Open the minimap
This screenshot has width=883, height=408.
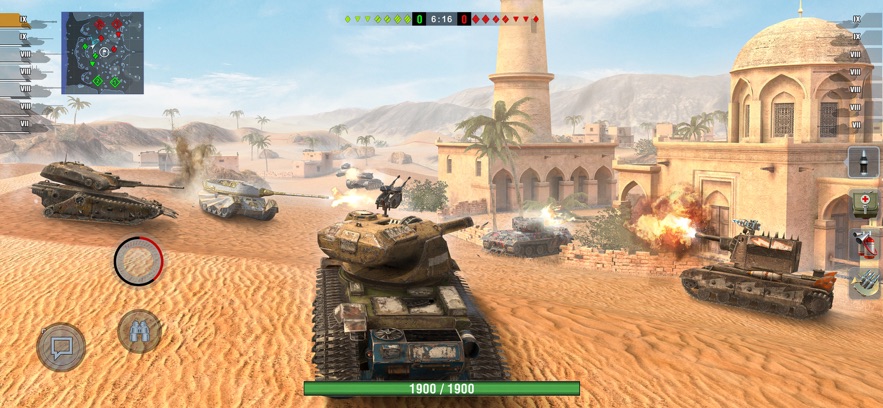102,53
